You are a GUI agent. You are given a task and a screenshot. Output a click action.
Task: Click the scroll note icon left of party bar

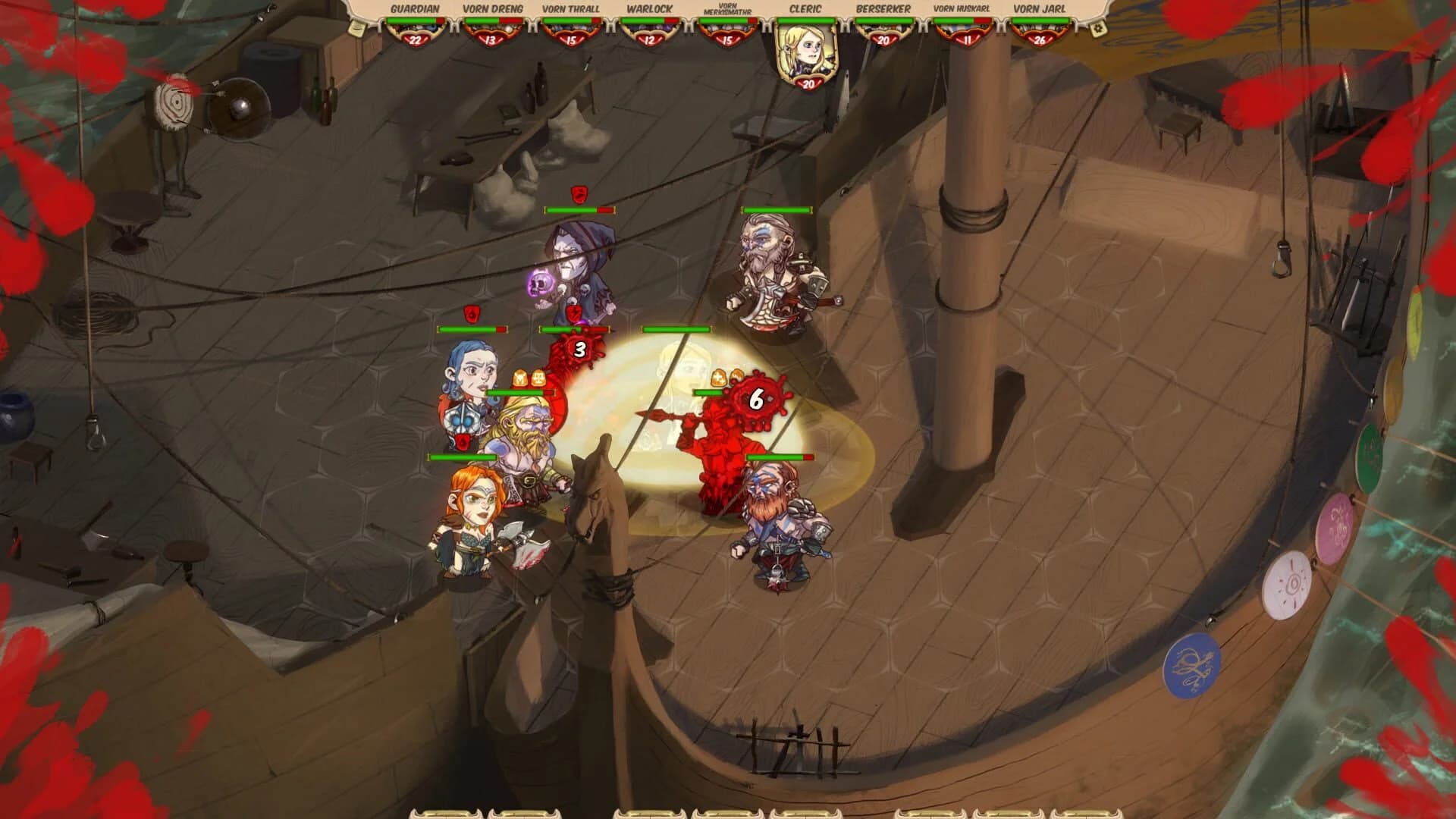pos(356,28)
